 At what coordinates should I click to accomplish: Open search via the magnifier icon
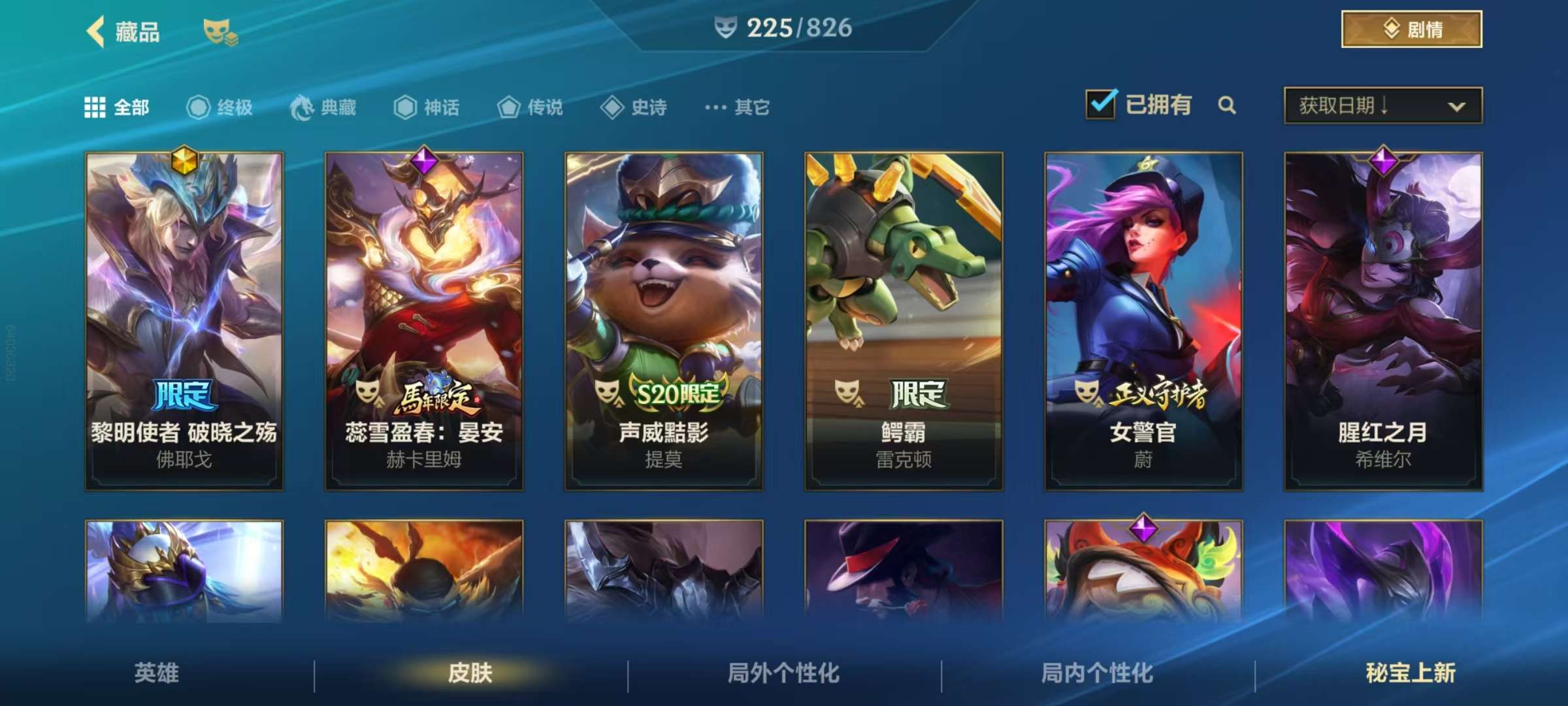click(x=1227, y=105)
